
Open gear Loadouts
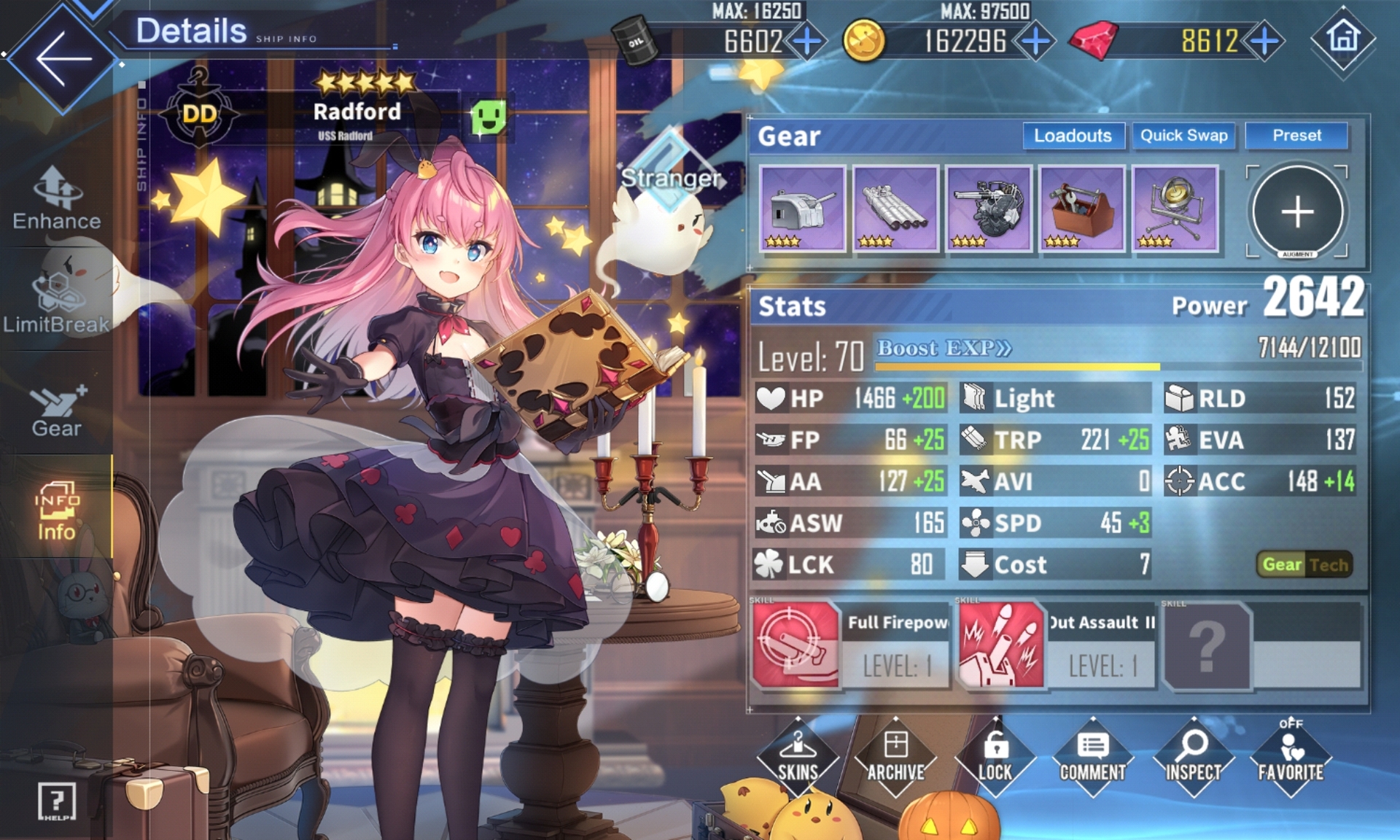click(1073, 136)
